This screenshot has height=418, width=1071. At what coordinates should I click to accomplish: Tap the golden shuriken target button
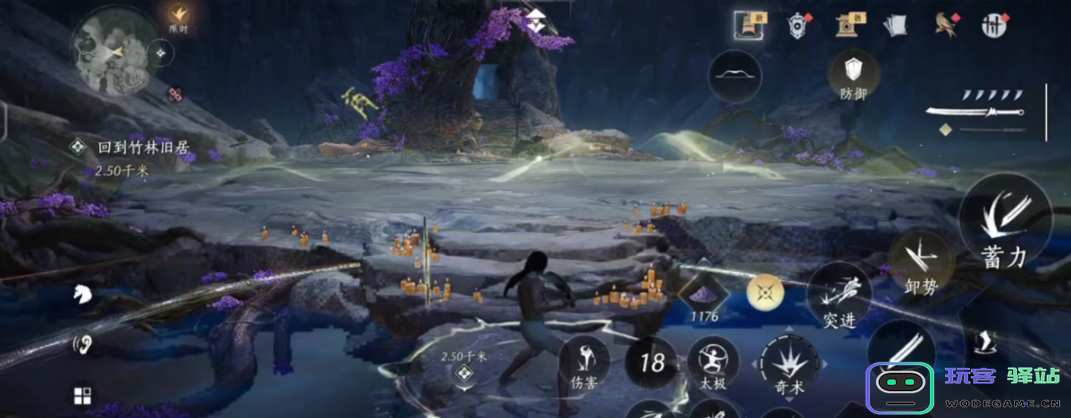[x=764, y=292]
